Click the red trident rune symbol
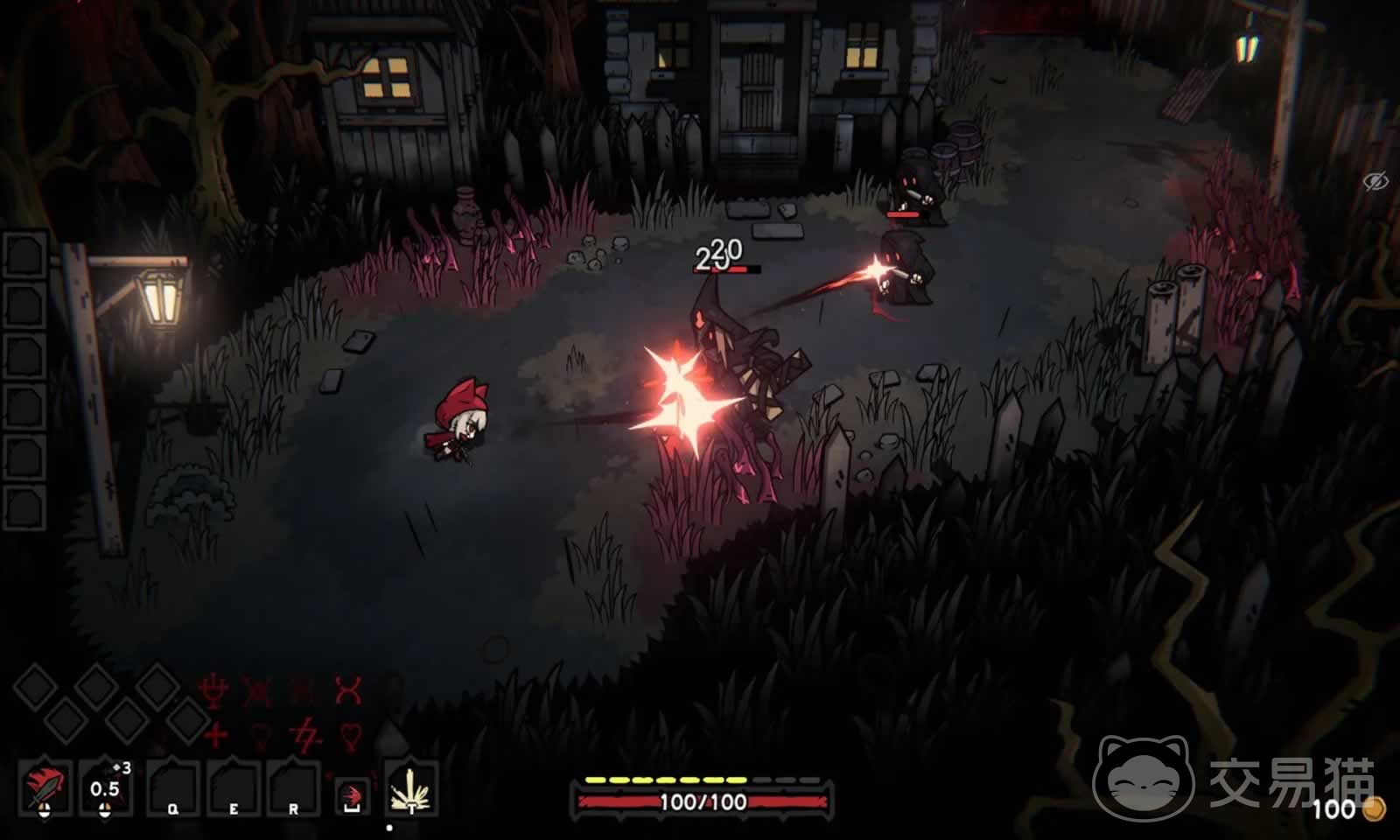 pos(213,691)
